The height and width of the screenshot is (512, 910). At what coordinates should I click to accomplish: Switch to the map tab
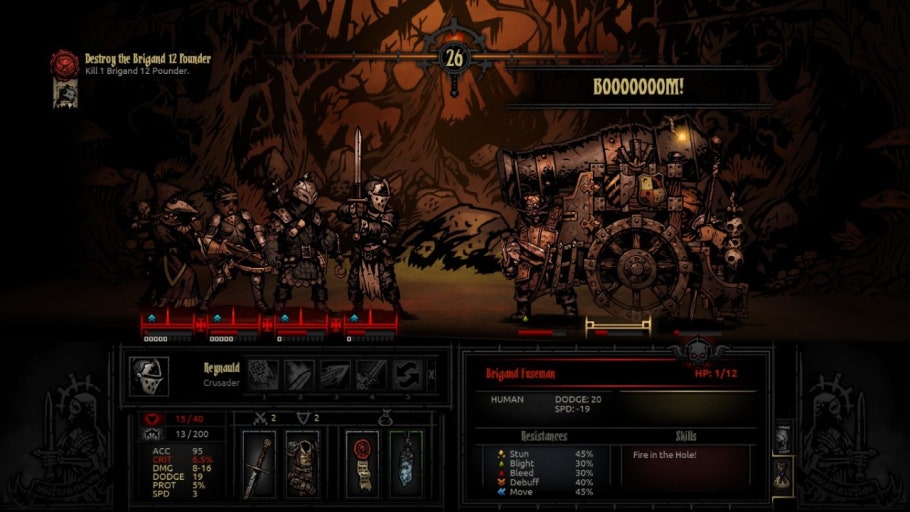[x=783, y=435]
